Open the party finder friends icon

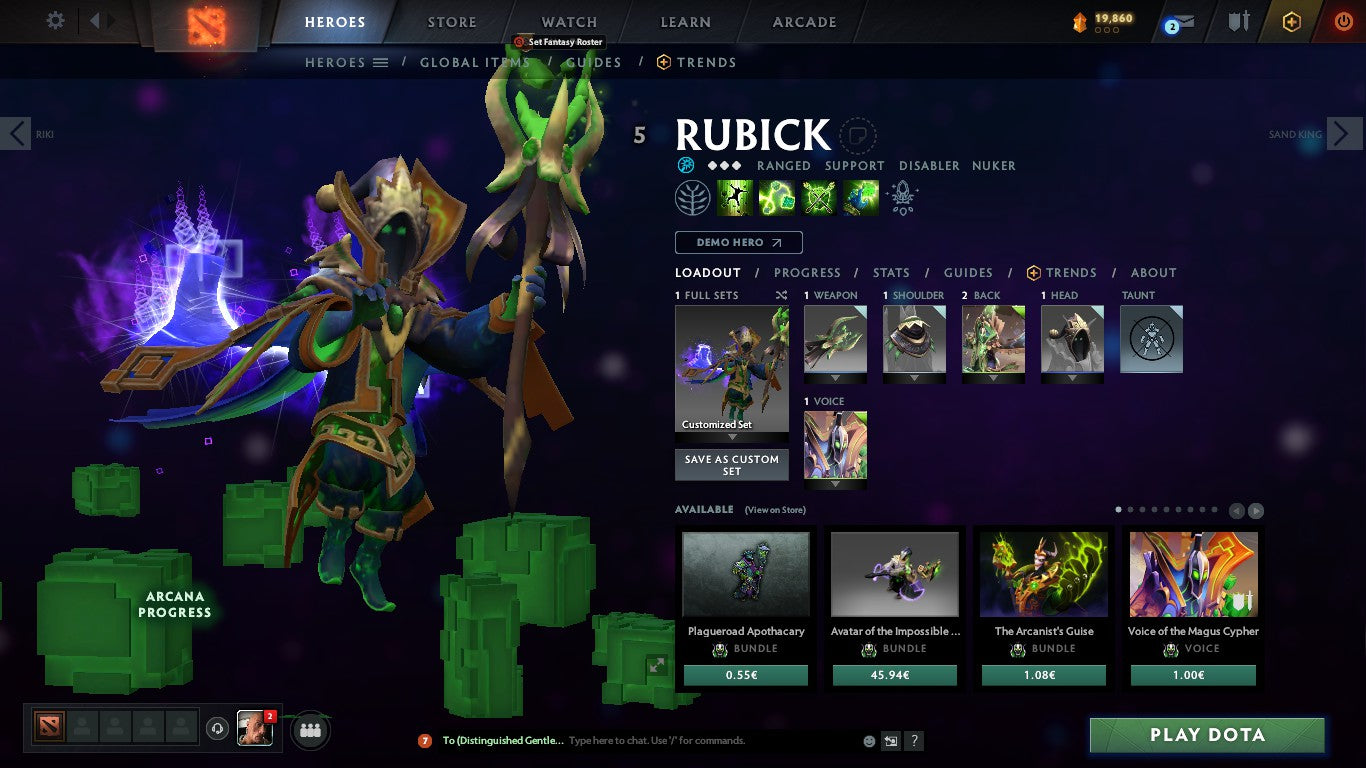(x=310, y=731)
